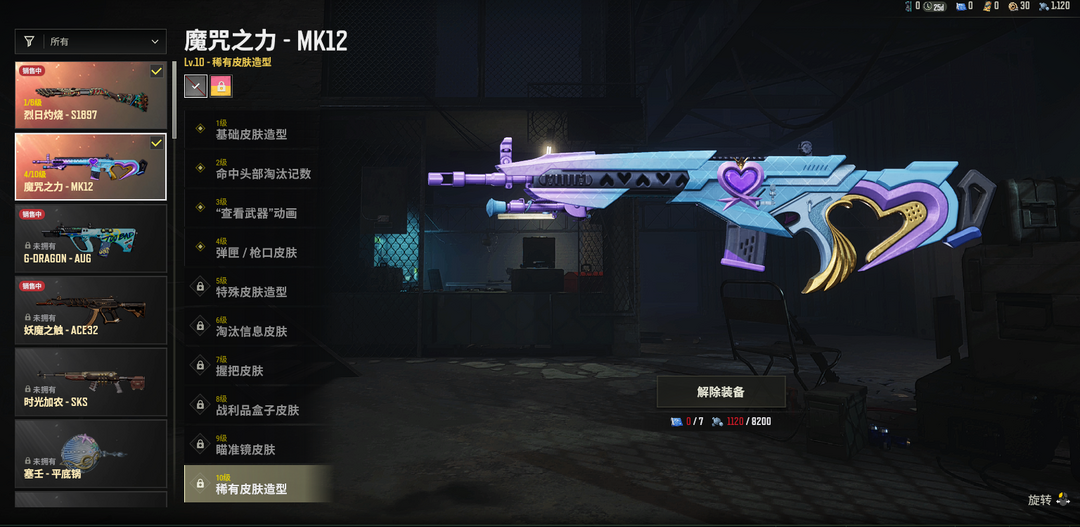Select the 魔咒之力 - MK12 skin
Screen dimensions: 1080x527
pyautogui.click(x=91, y=167)
